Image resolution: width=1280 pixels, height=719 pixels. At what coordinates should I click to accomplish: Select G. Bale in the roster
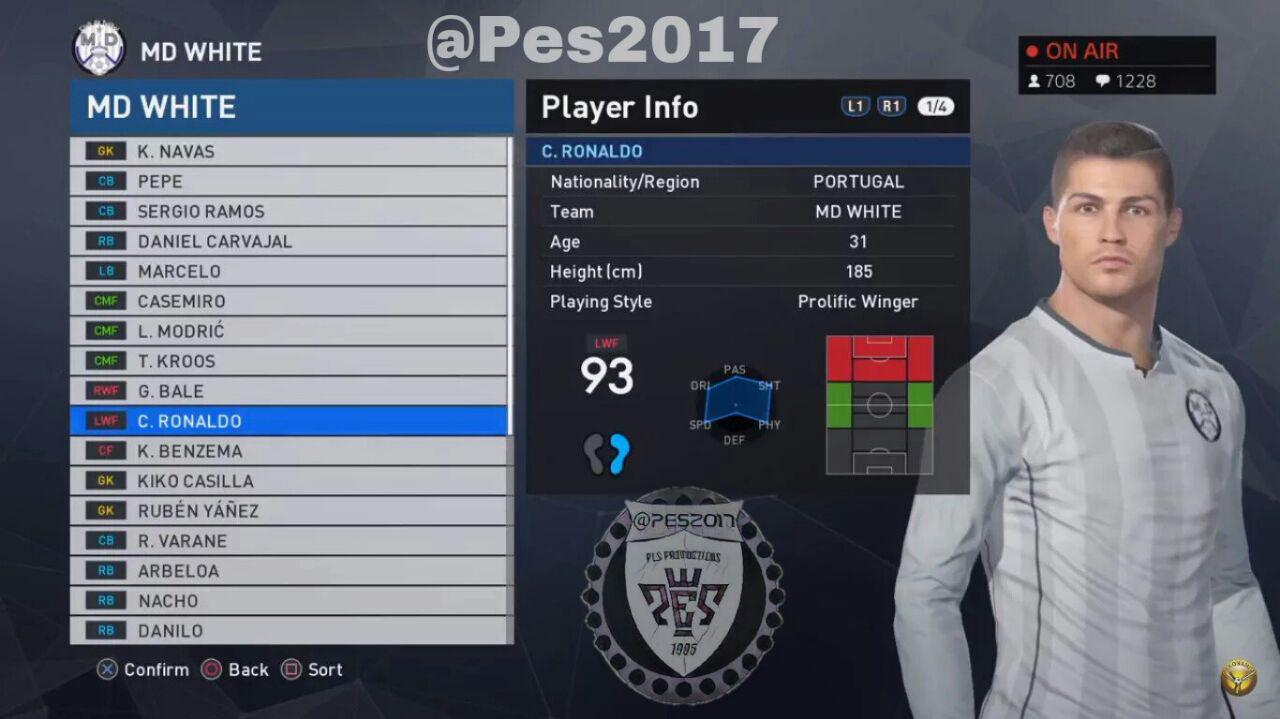point(288,391)
